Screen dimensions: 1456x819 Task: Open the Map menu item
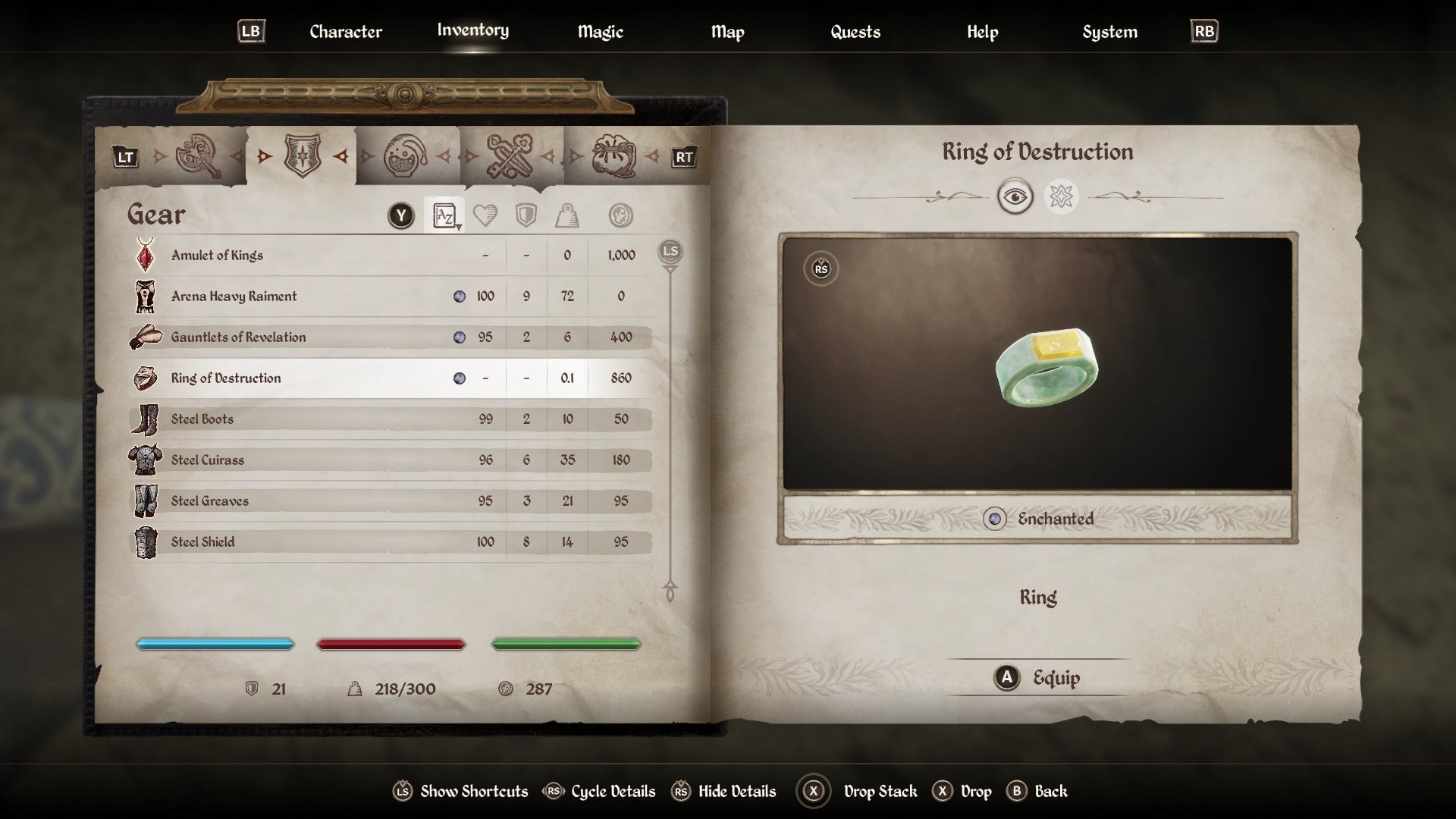coord(727,32)
